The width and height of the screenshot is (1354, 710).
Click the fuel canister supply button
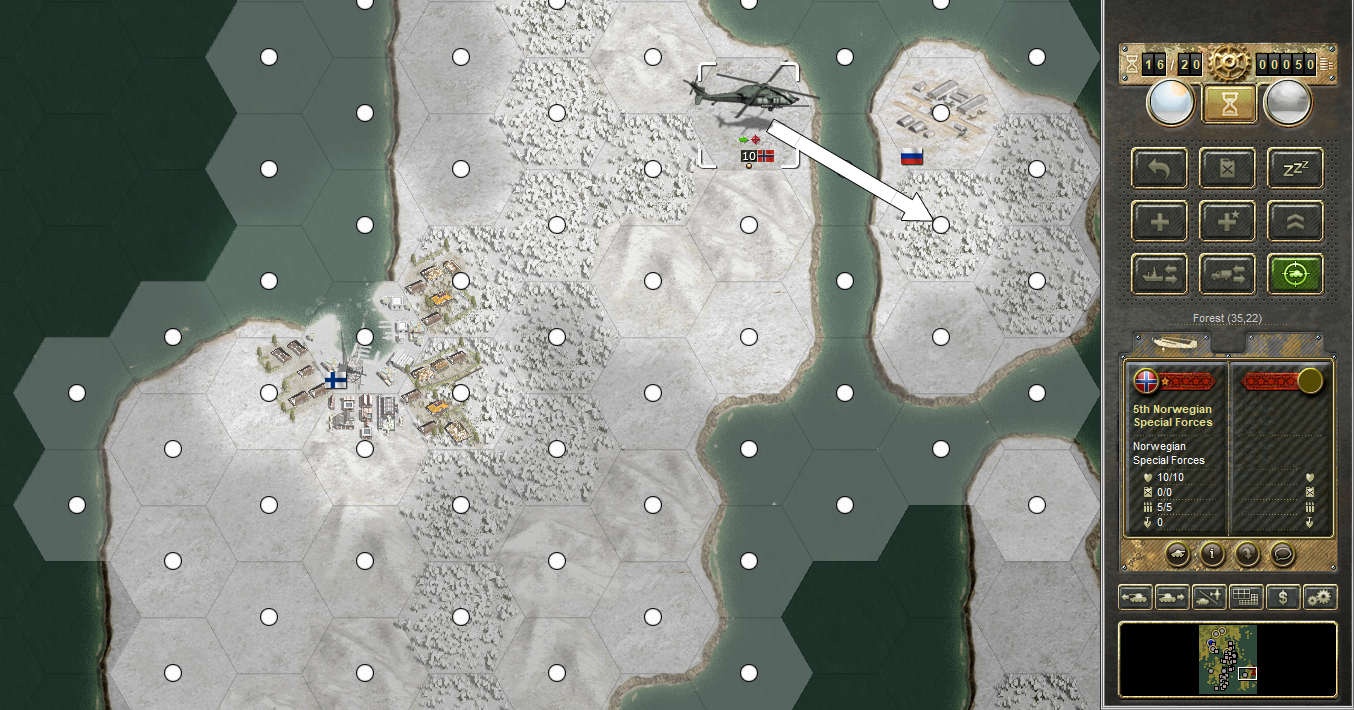tap(1228, 169)
